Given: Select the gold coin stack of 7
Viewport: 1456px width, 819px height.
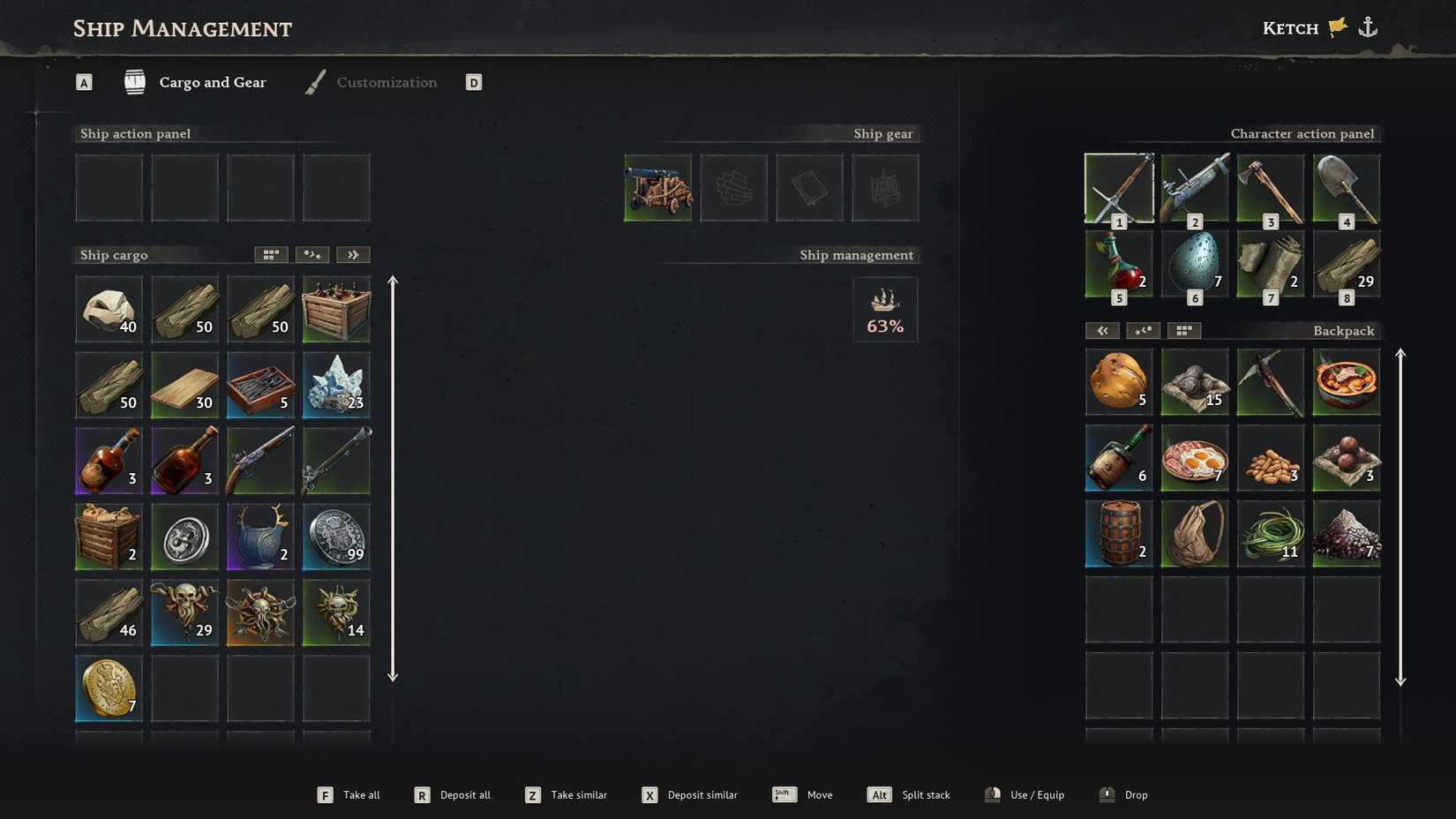Looking at the screenshot, I should (x=108, y=688).
